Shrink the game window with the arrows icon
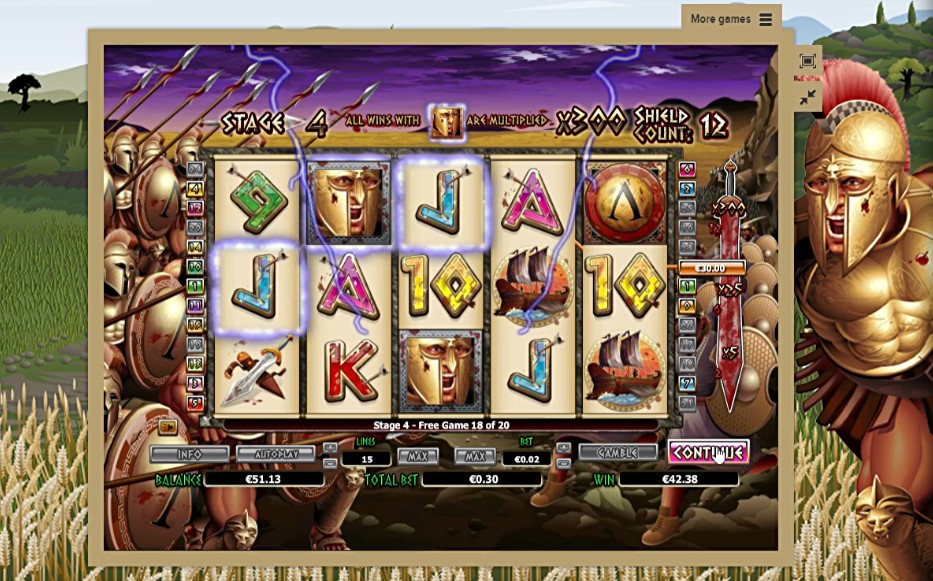Image resolution: width=933 pixels, height=581 pixels. [808, 97]
